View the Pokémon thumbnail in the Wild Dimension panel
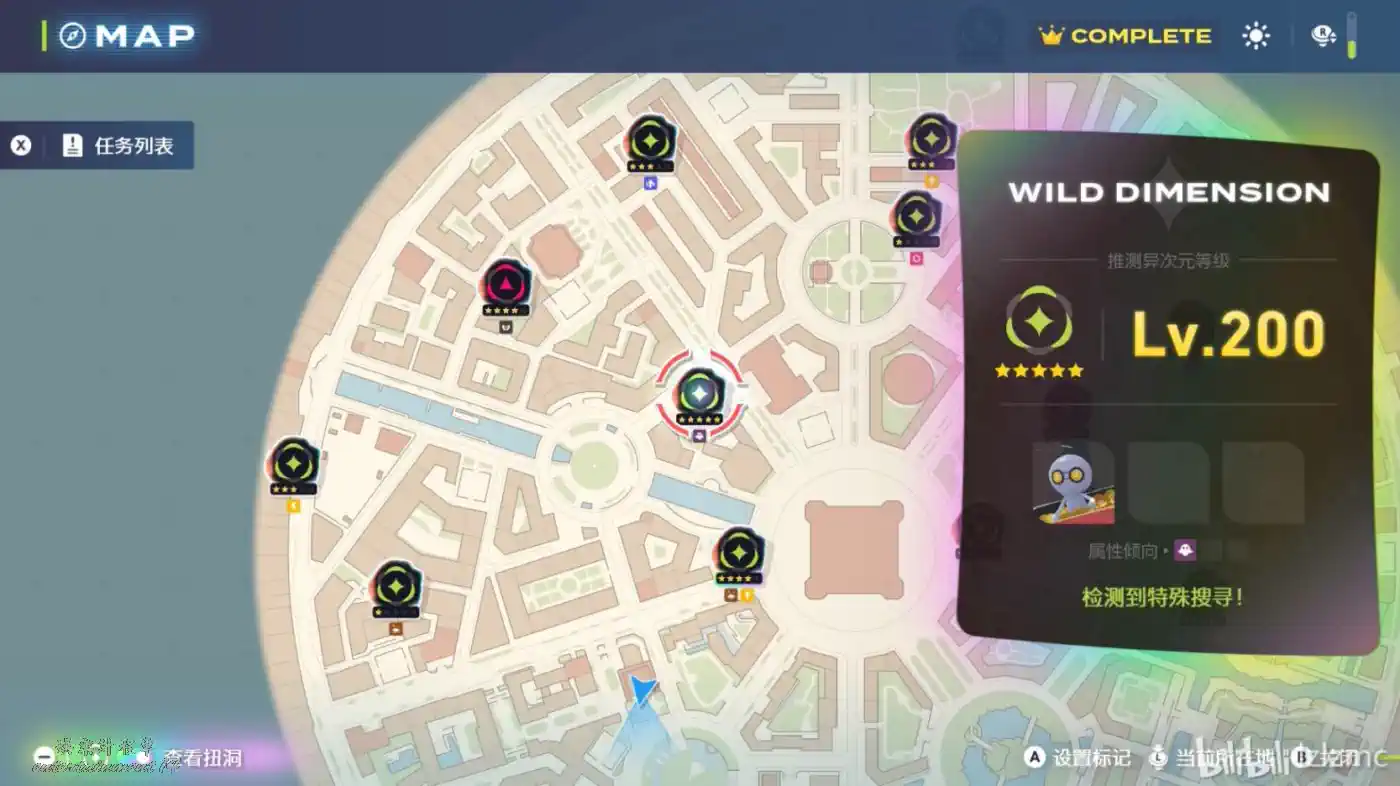Screen dimensions: 1400x786 (x=1073, y=484)
